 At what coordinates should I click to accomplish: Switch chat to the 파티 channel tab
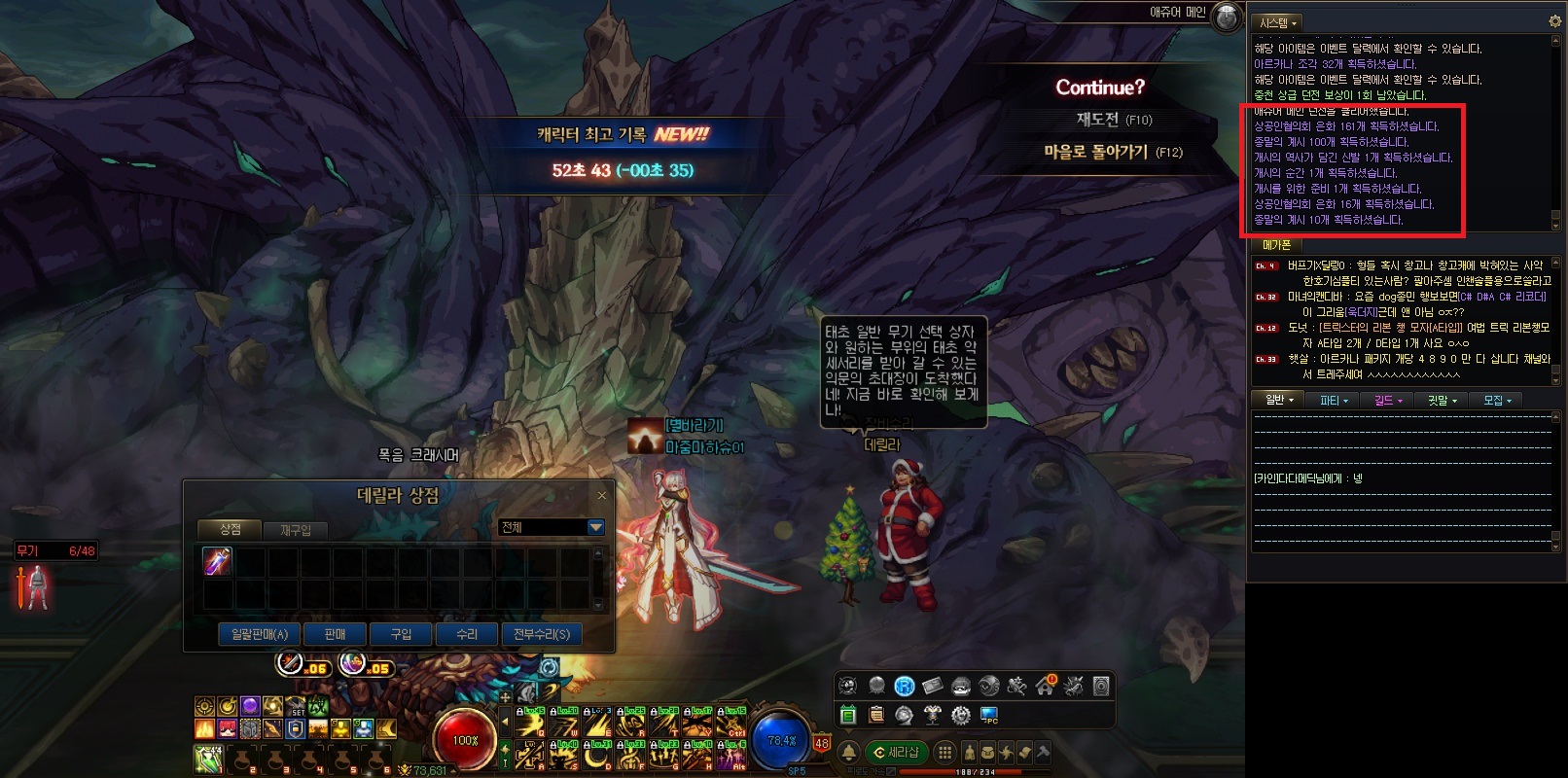[1334, 400]
